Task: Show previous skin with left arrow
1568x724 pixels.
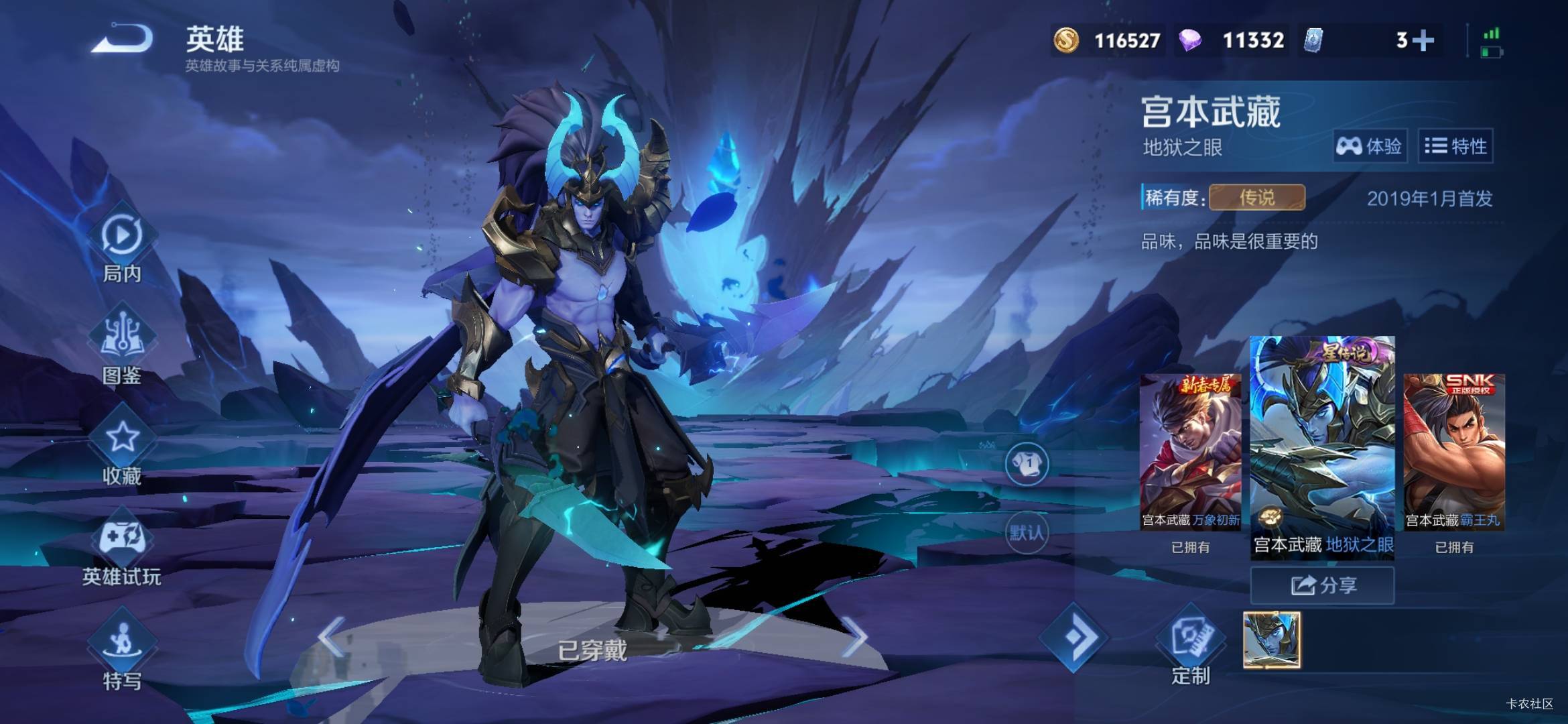Action: [331, 637]
